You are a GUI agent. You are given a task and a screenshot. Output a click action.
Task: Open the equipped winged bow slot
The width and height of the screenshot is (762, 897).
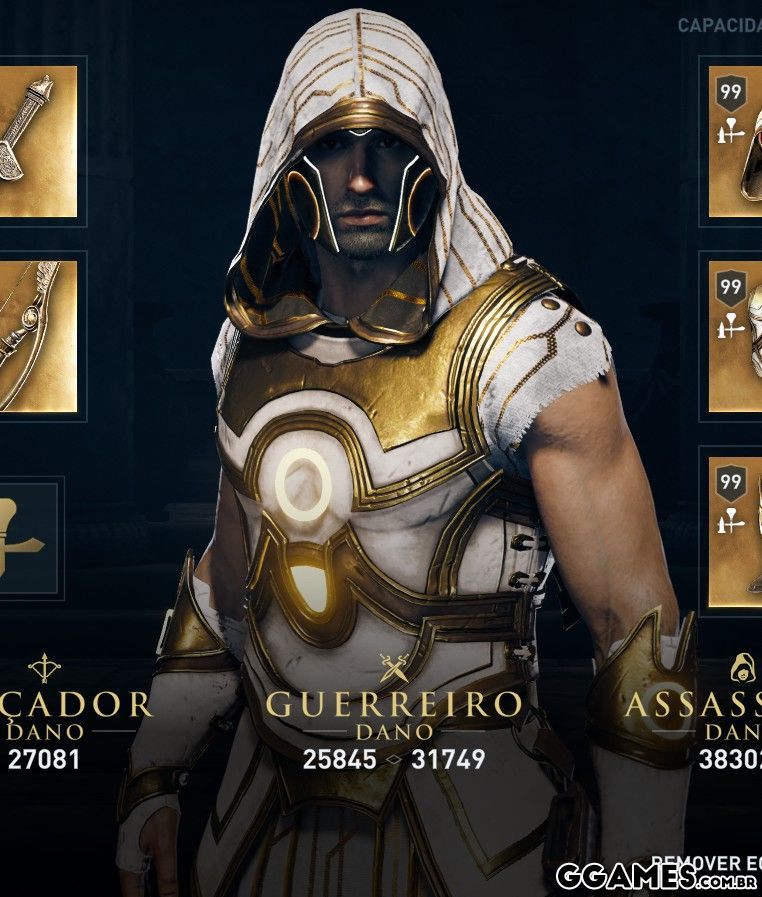pos(37,335)
